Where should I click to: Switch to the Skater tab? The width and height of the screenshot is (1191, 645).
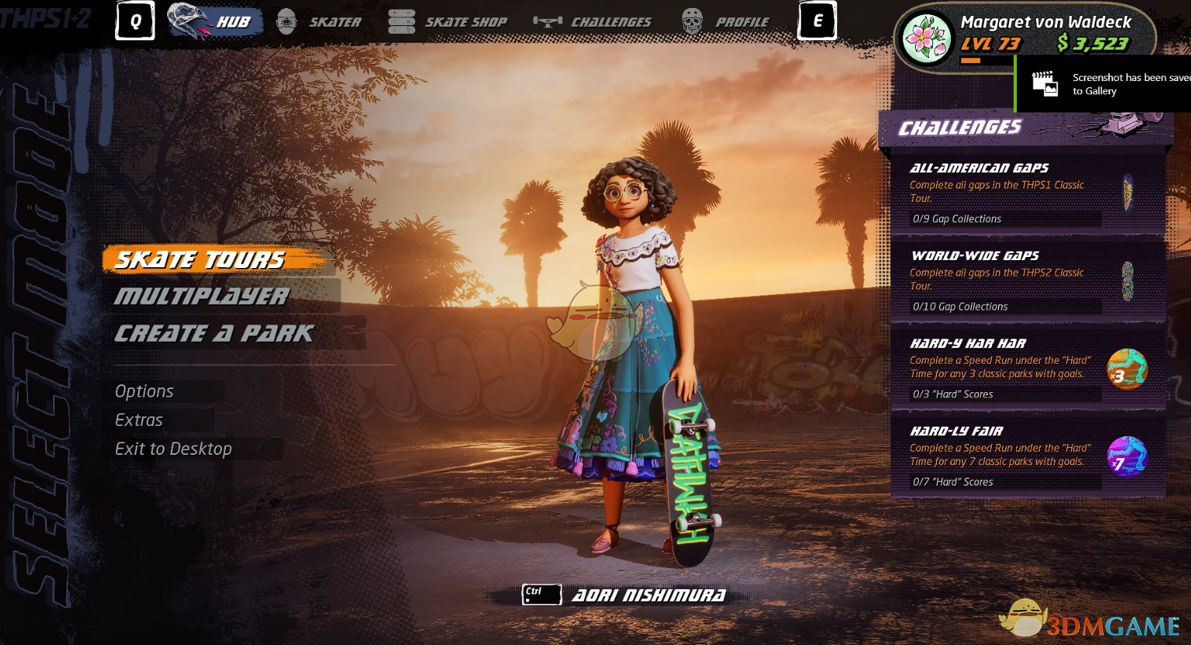[320, 21]
